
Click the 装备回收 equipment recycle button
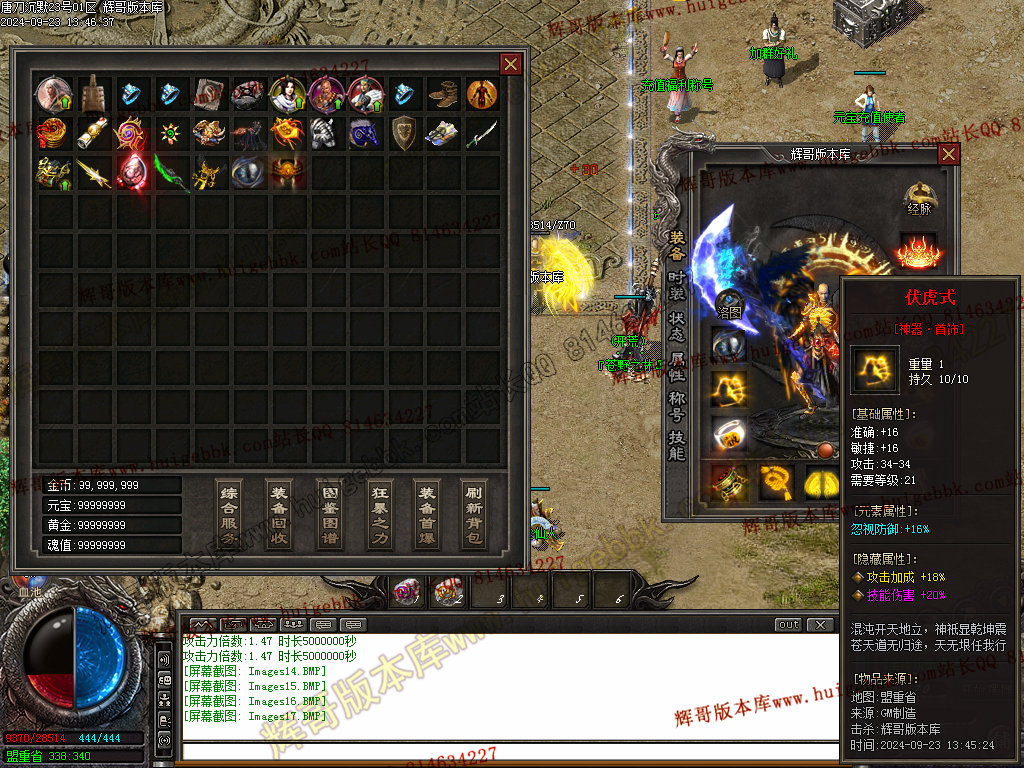279,514
